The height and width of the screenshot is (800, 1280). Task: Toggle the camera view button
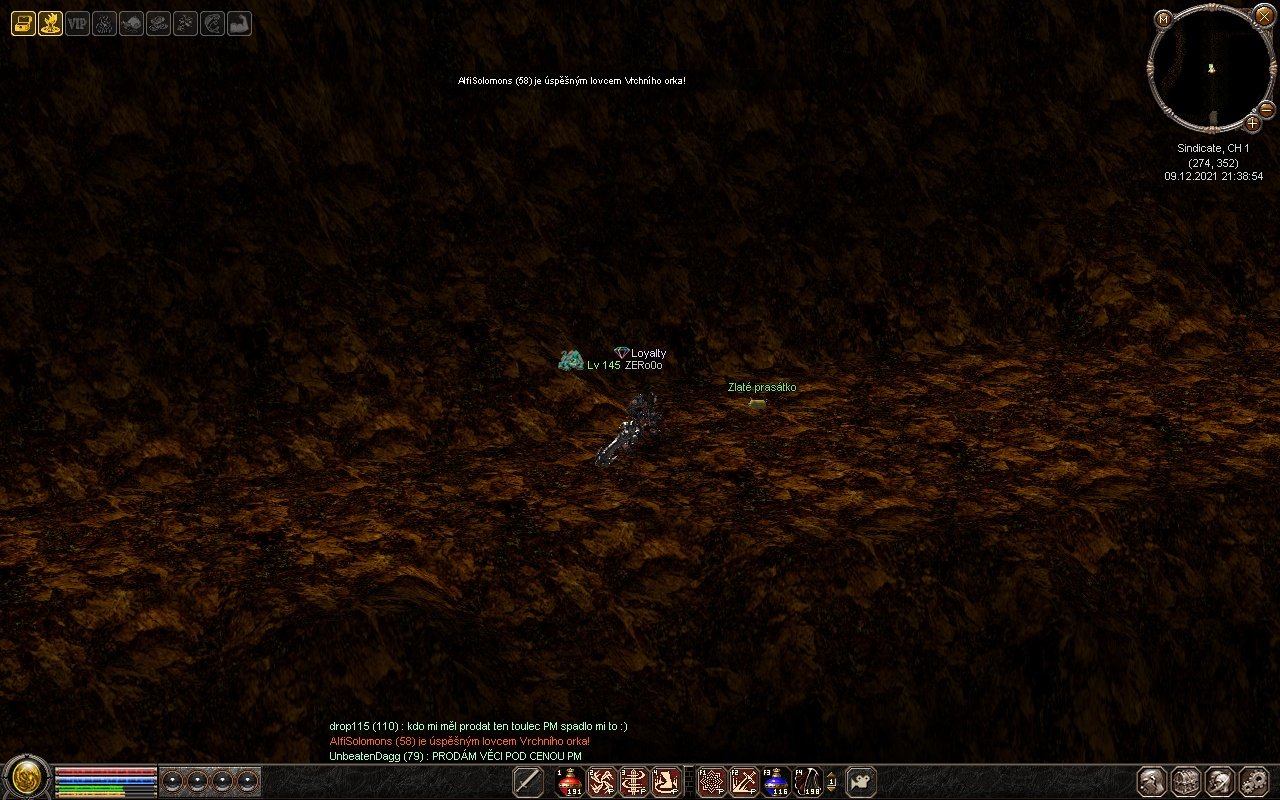point(861,781)
